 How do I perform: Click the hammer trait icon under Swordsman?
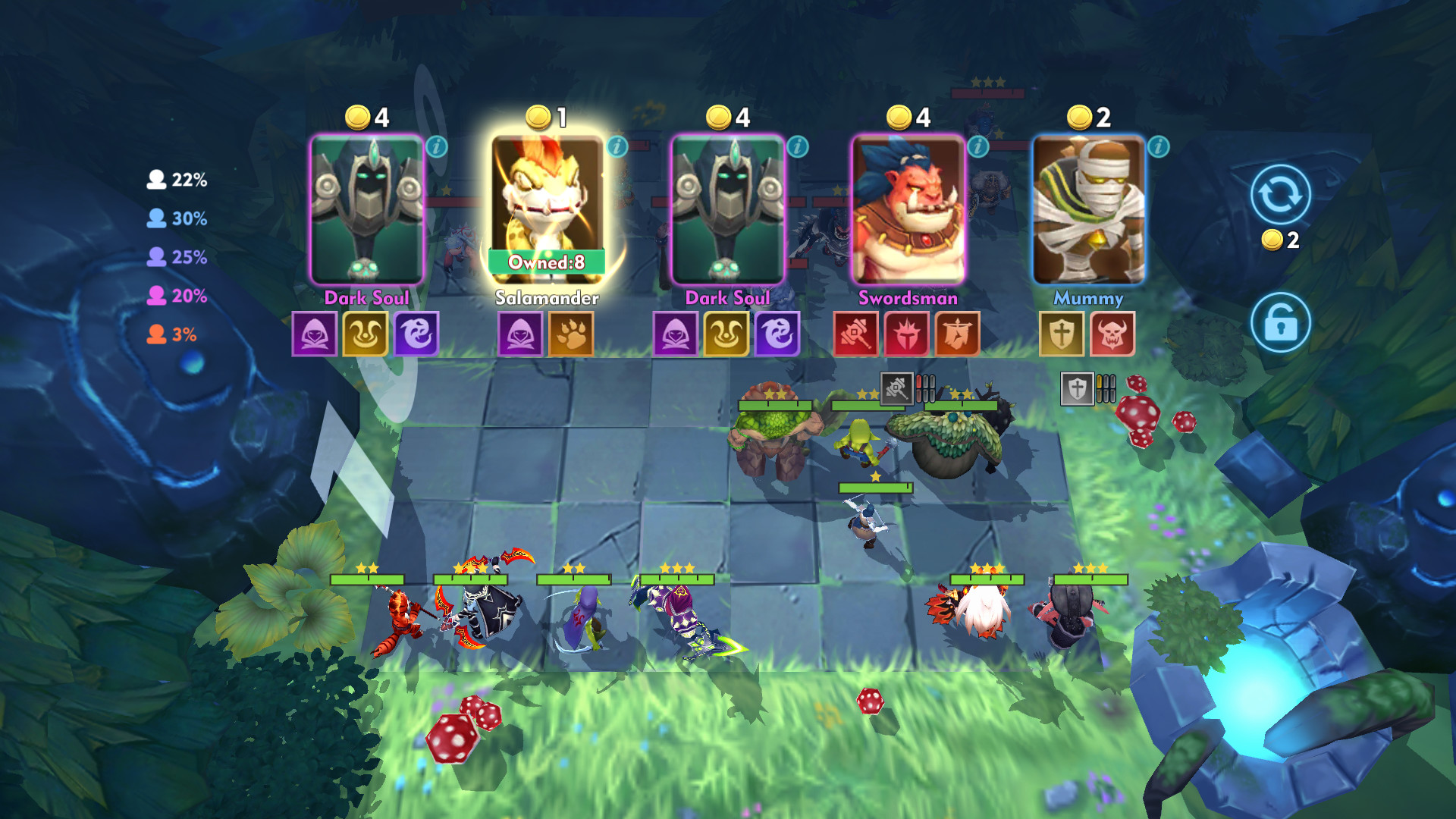tap(855, 334)
